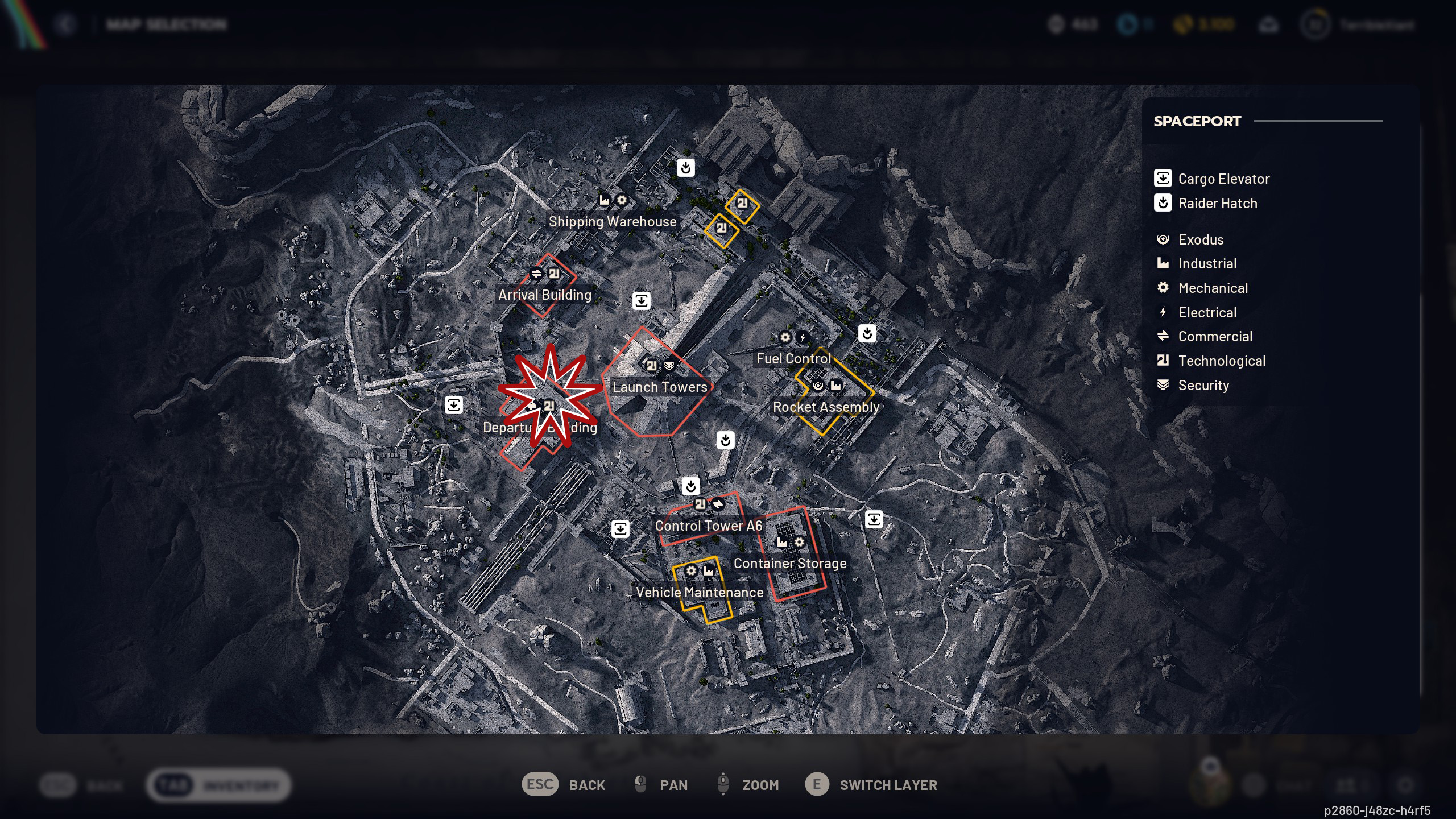Choose the Security legend entry
1456x819 pixels.
coord(1203,385)
